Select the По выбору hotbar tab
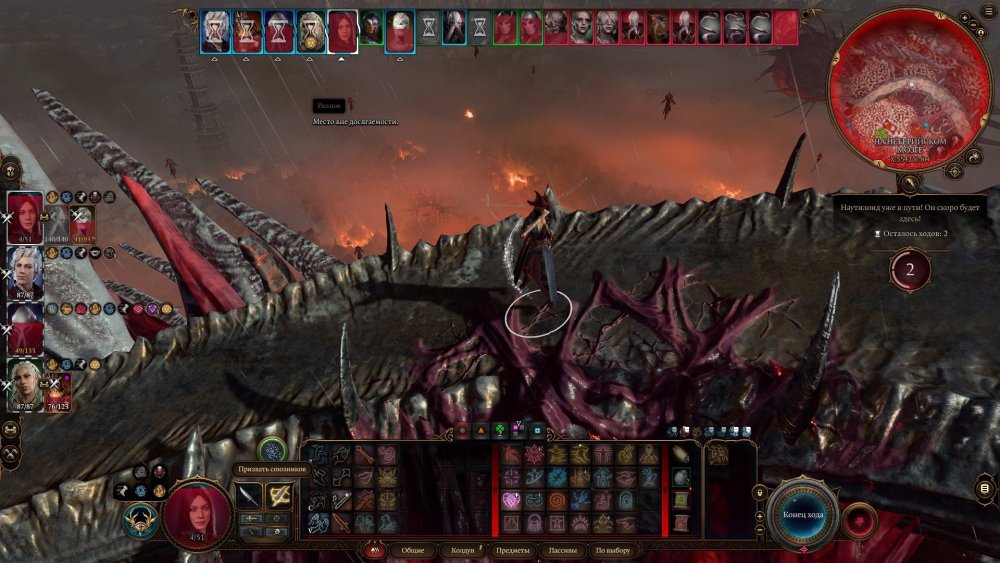The image size is (1000, 563). click(612, 550)
